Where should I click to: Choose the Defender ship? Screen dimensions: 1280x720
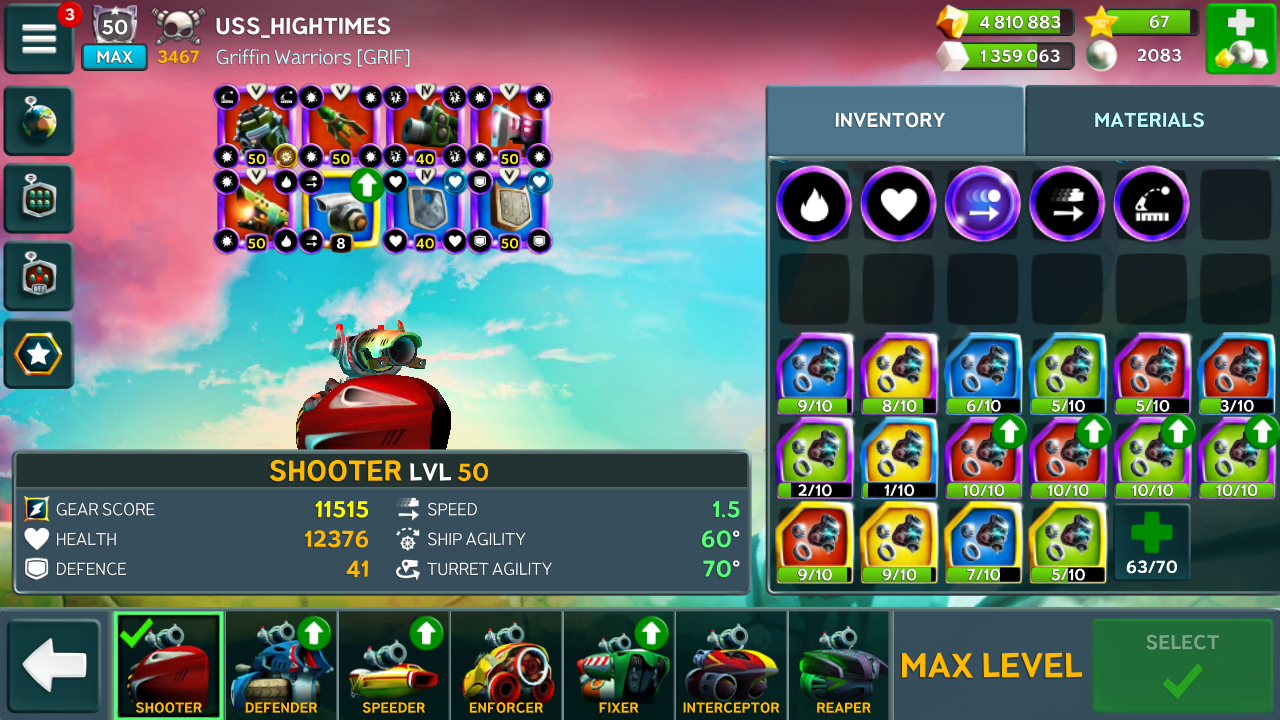pos(281,665)
